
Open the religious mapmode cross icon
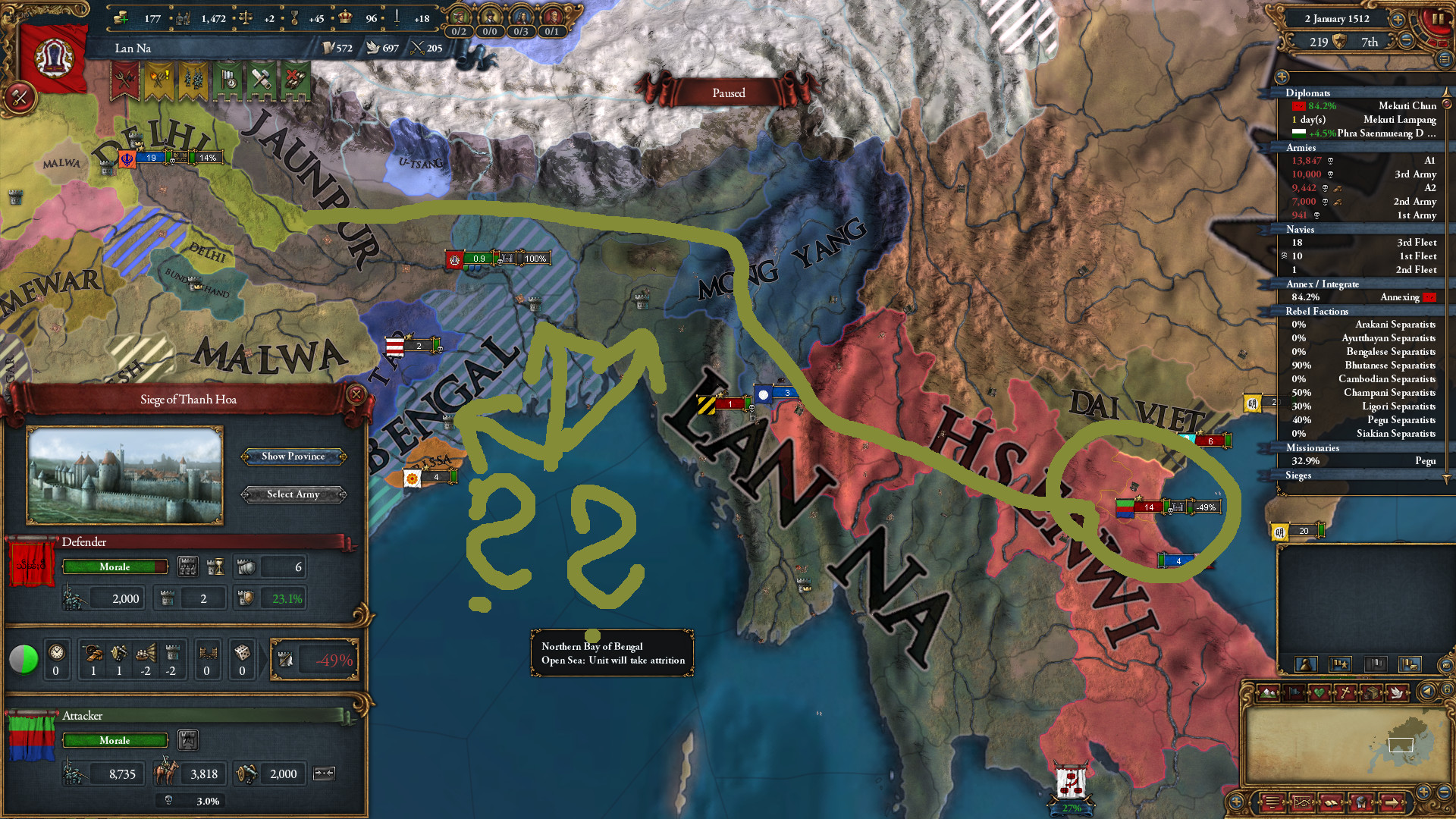click(1345, 692)
